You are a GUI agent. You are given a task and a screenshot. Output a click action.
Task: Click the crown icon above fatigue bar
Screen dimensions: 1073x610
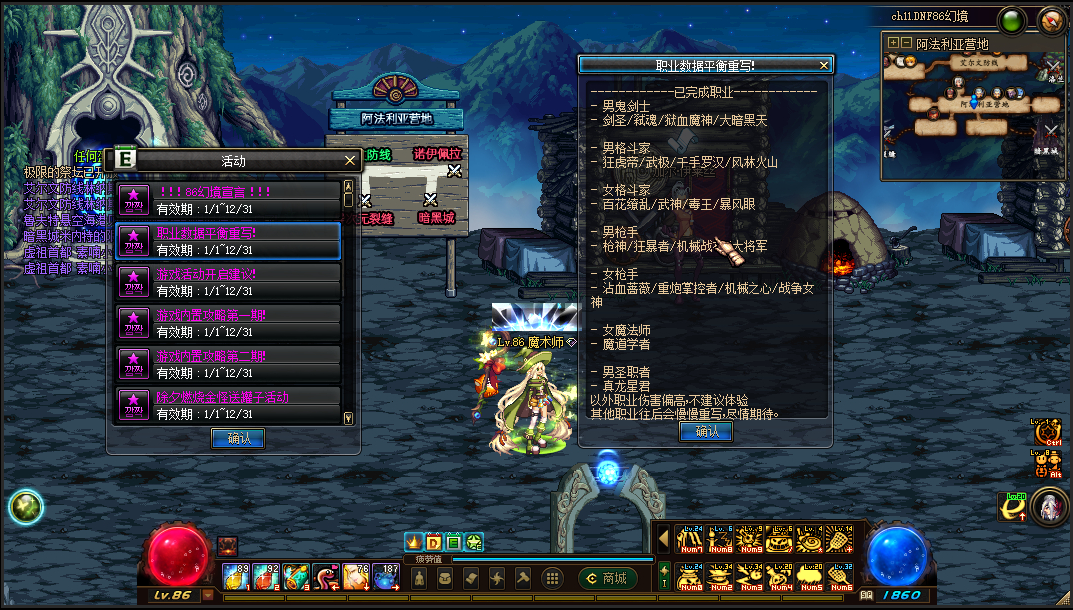tap(413, 541)
